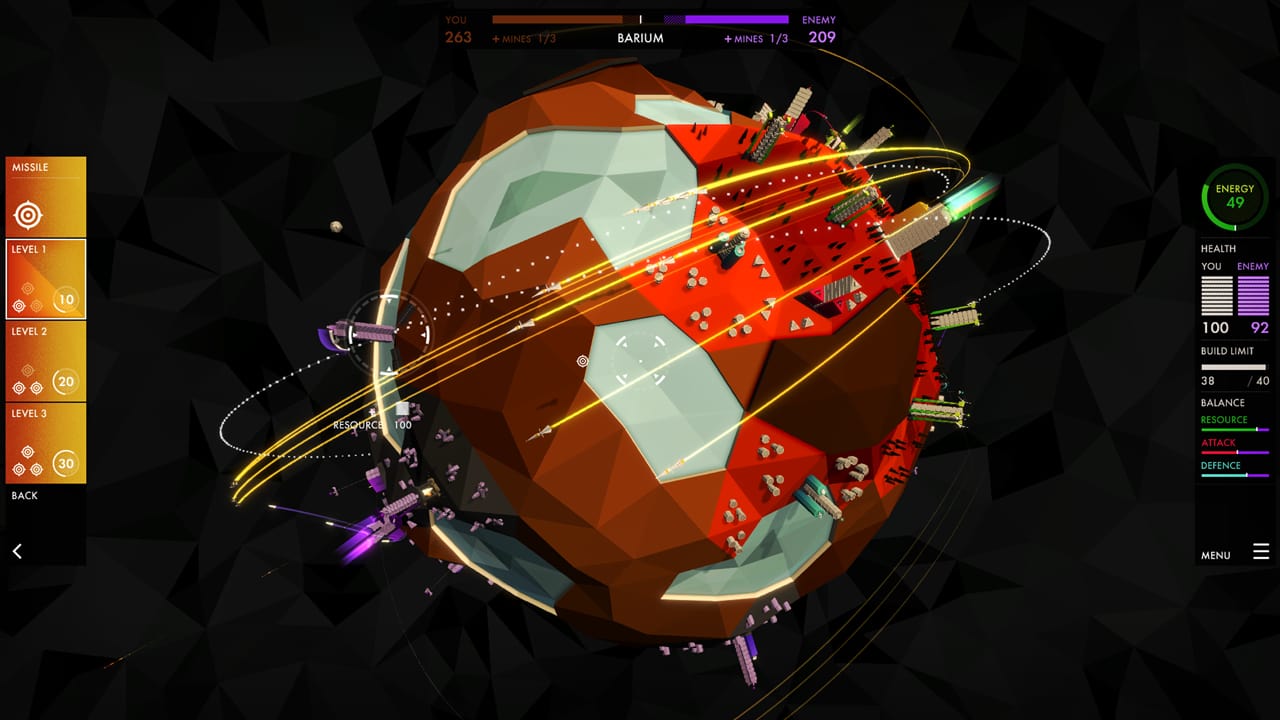Click the Build Limit progress bar
This screenshot has height=720, width=1280.
tap(1234, 368)
